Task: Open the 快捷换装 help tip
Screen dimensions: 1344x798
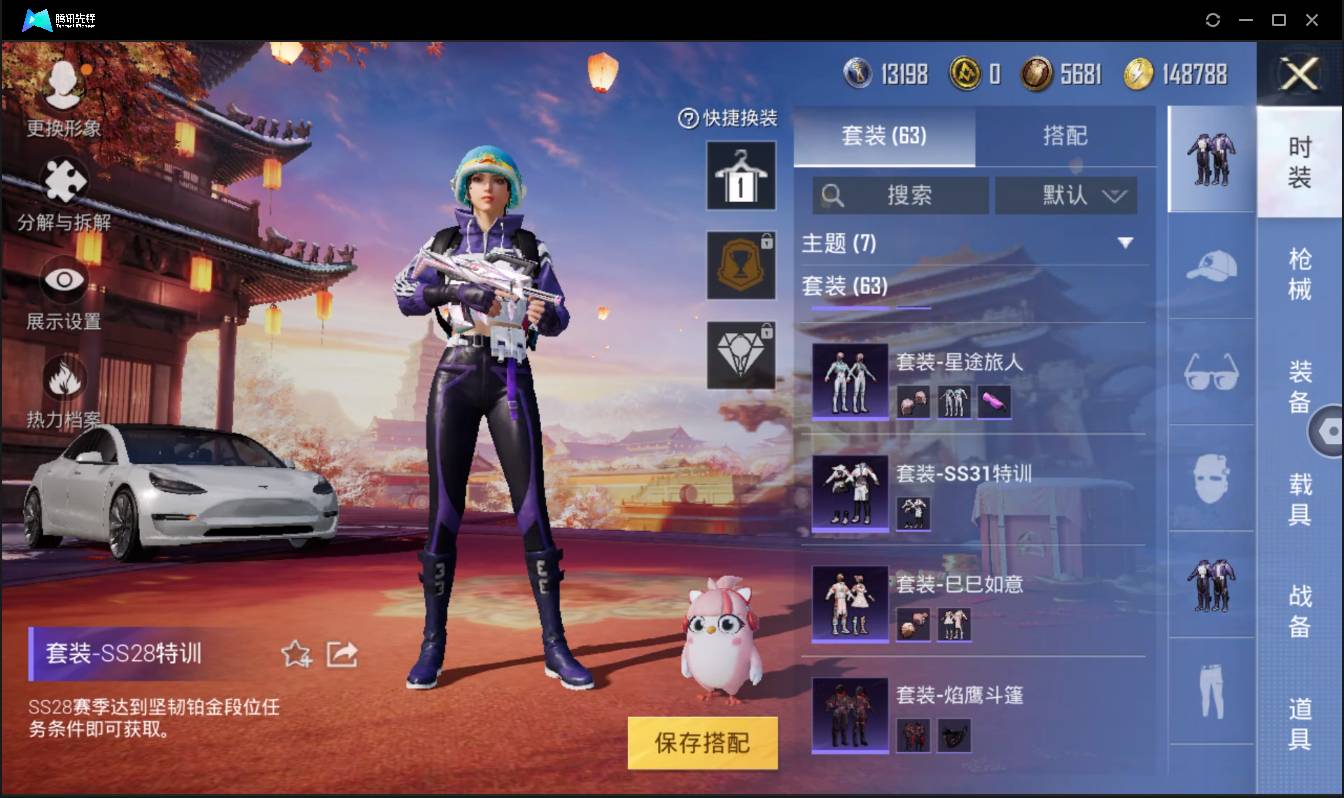Action: coord(690,118)
